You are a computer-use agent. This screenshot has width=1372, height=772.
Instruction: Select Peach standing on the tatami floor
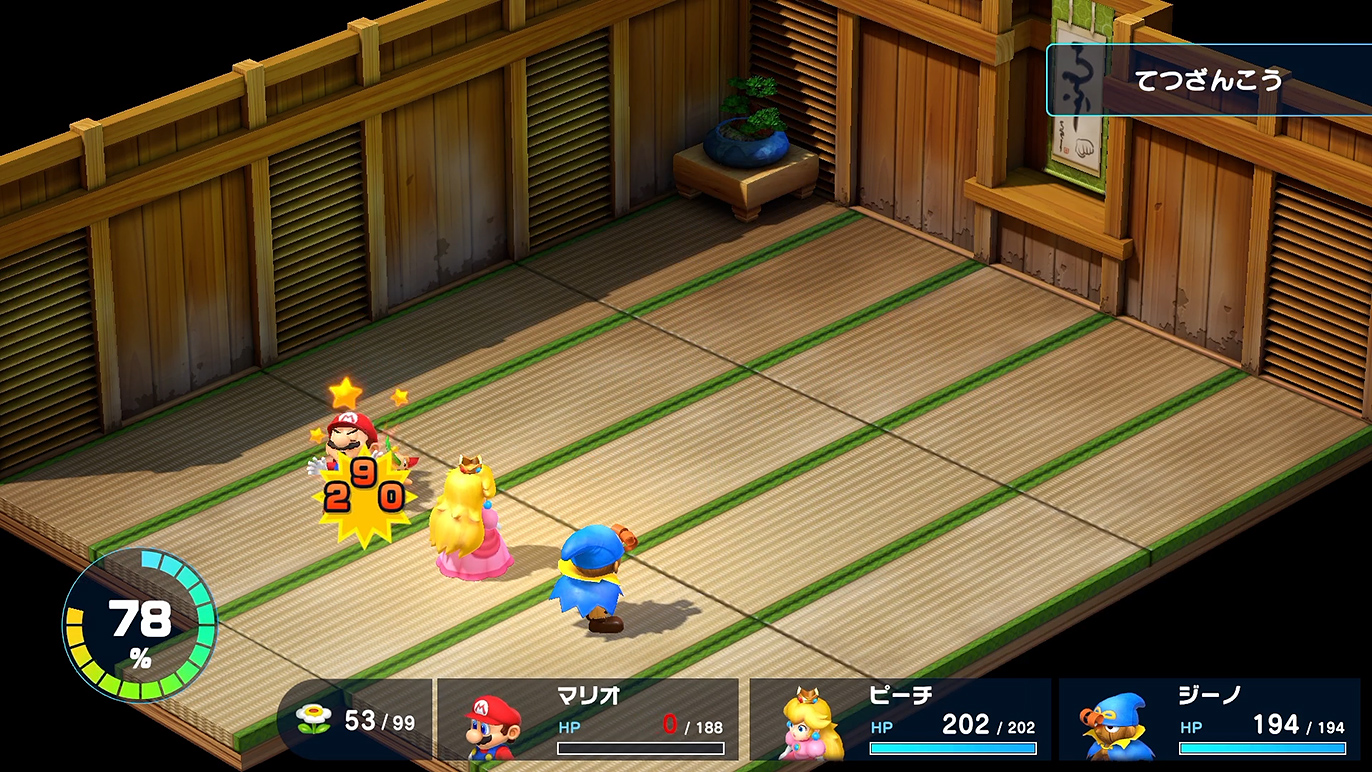pos(472,520)
